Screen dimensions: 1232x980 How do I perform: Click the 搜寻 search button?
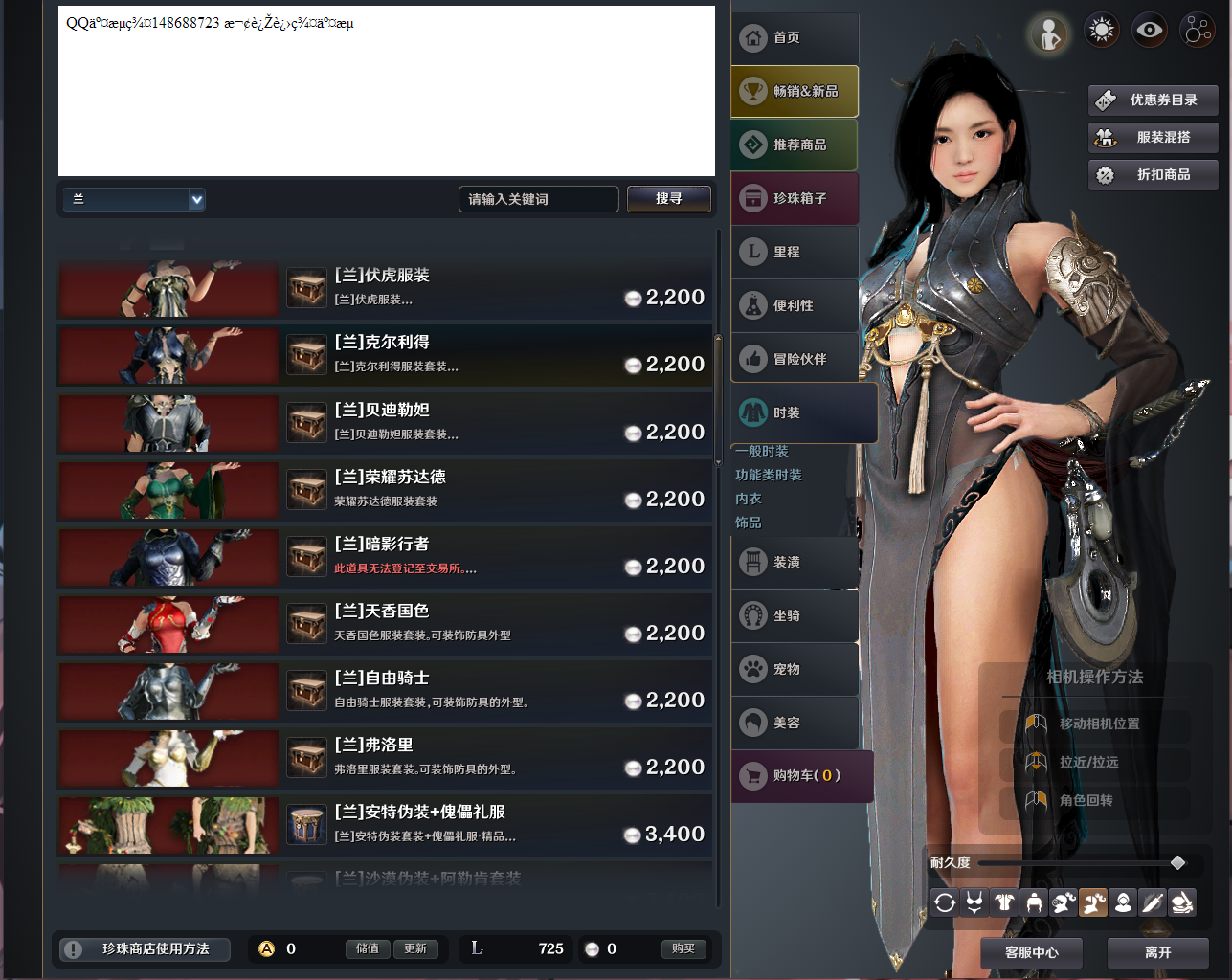tap(669, 199)
